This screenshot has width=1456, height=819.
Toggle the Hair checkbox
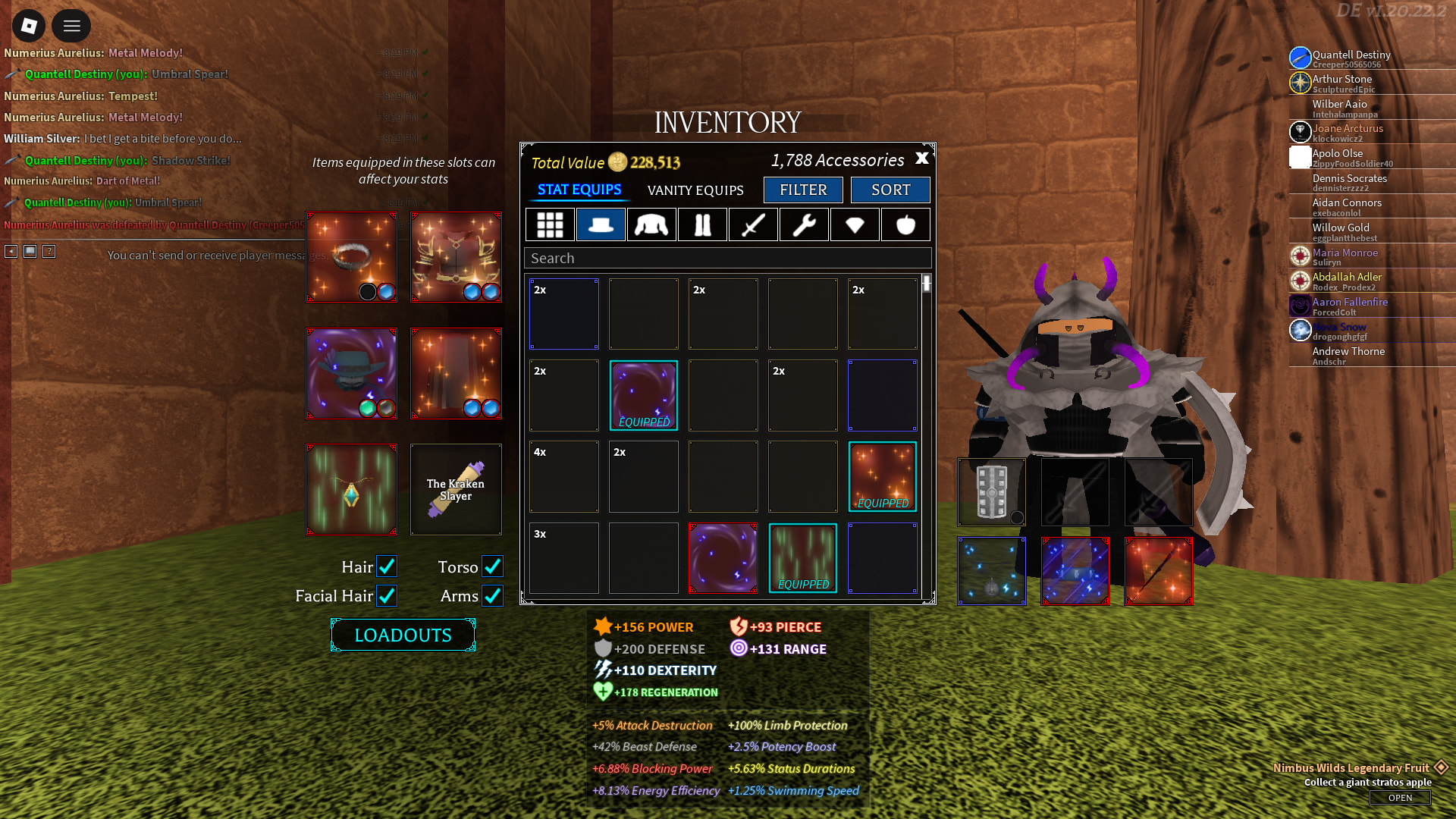click(387, 566)
